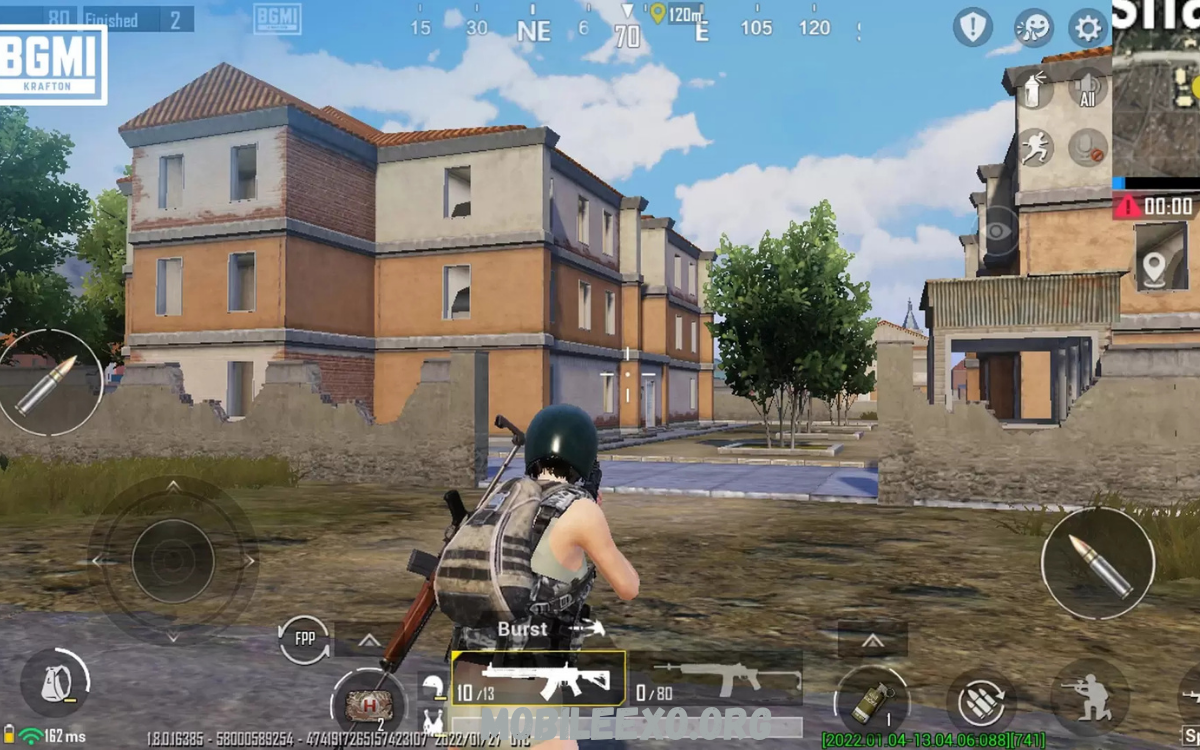Switch perspective with the FPP button
This screenshot has width=1200, height=750.
click(x=303, y=640)
